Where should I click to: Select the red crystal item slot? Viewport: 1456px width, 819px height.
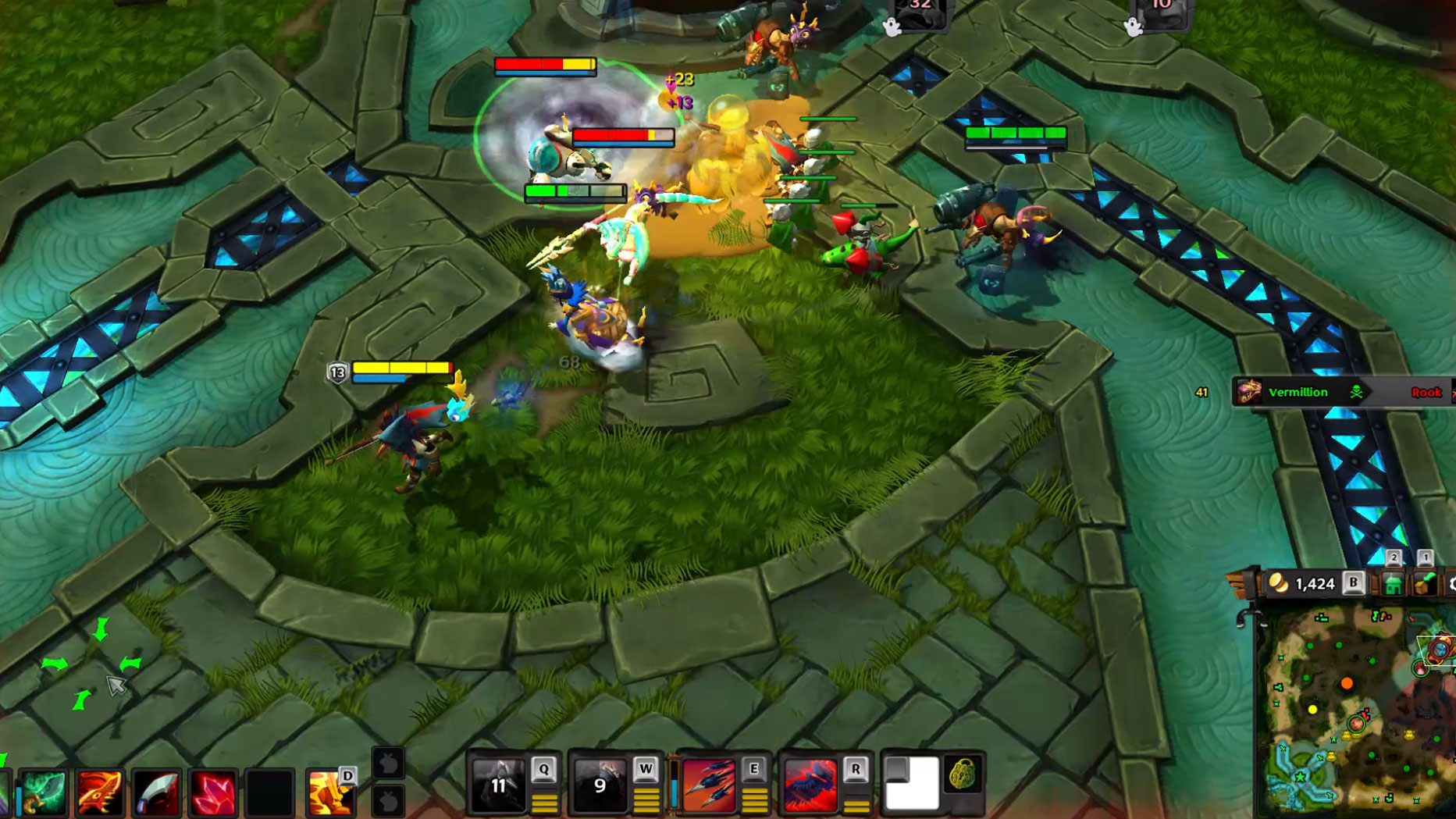[x=212, y=793]
